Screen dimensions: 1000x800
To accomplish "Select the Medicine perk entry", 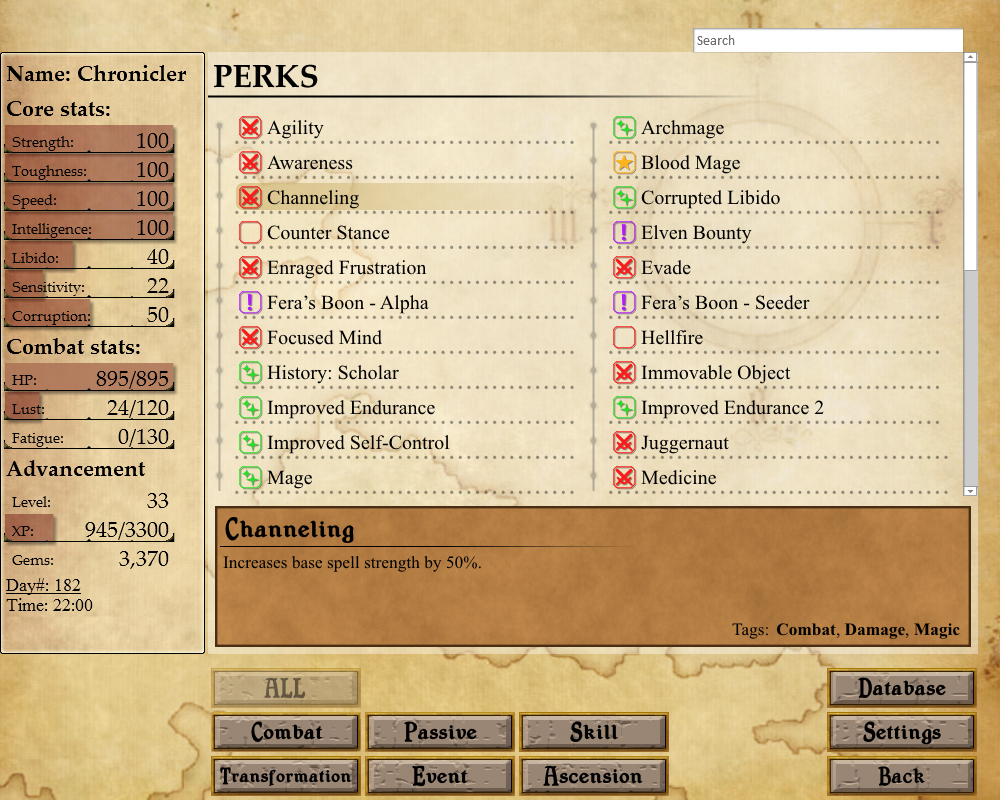I will click(x=678, y=478).
